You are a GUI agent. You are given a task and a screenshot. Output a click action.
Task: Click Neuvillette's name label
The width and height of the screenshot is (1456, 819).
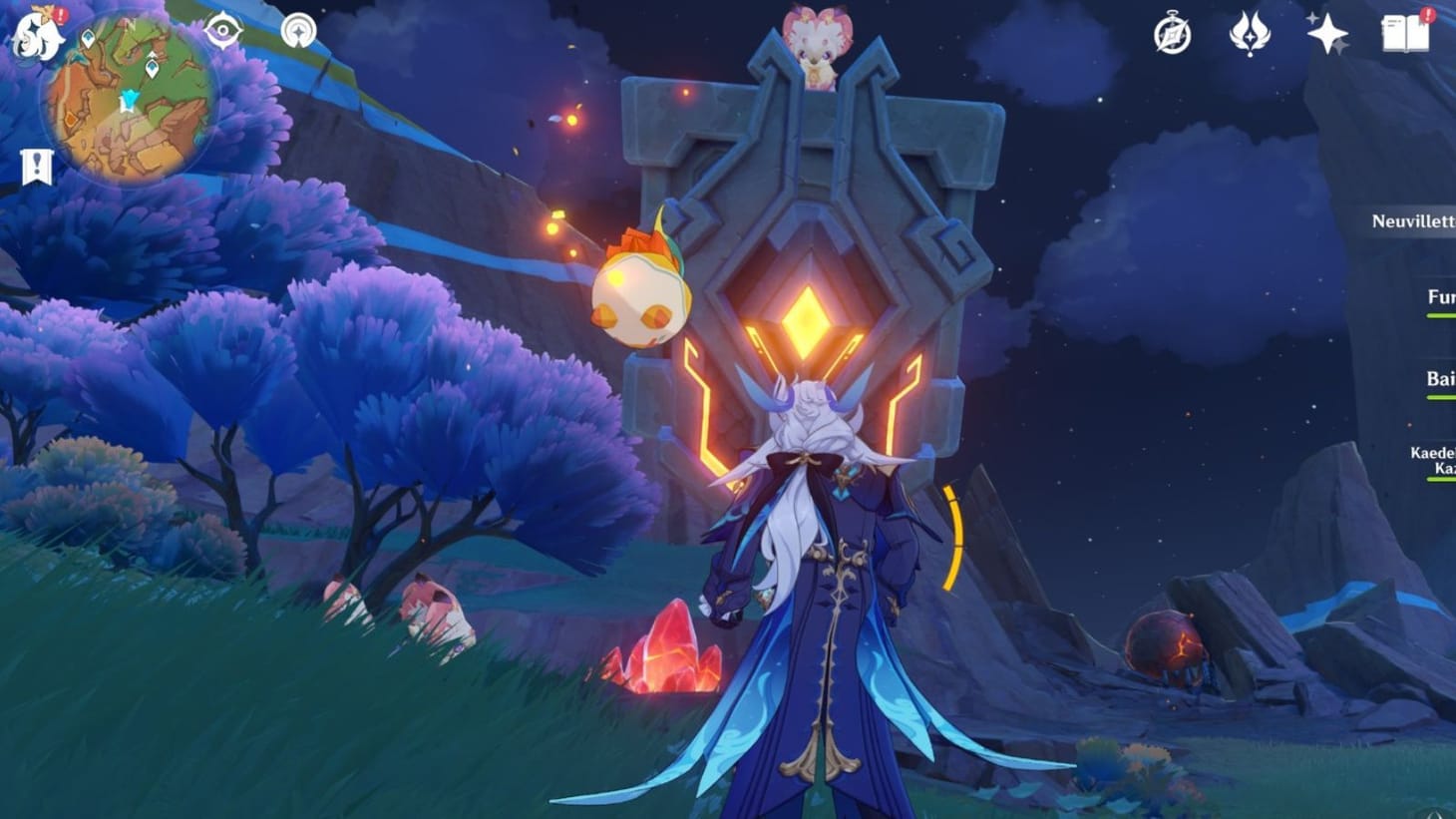pos(1409,224)
